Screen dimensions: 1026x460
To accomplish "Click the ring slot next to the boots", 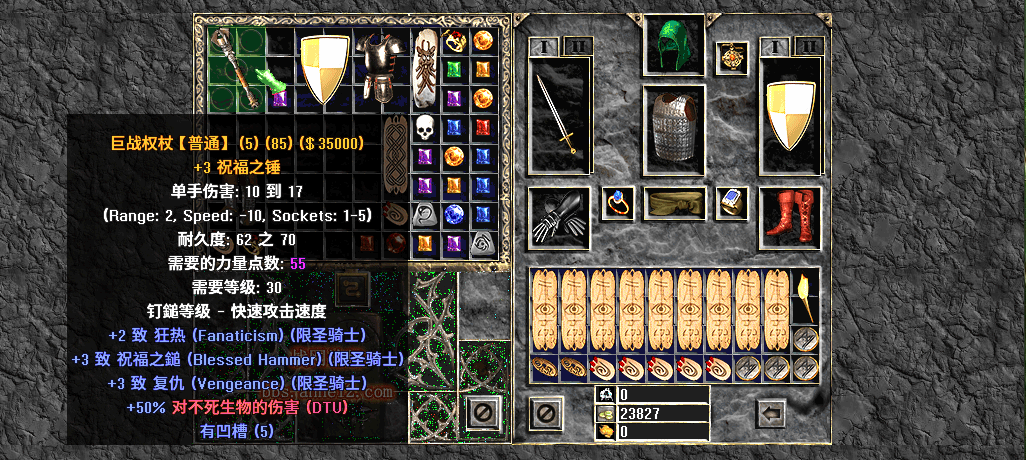I will click(731, 203).
